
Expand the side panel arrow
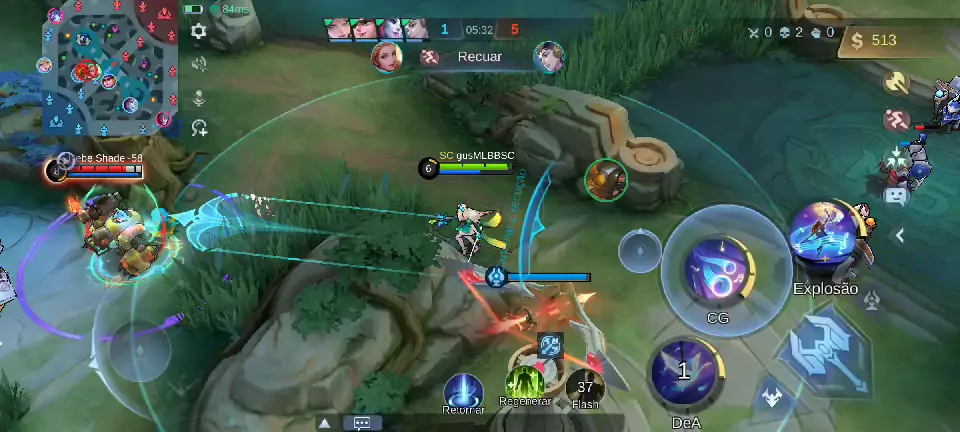pyautogui.click(x=900, y=235)
